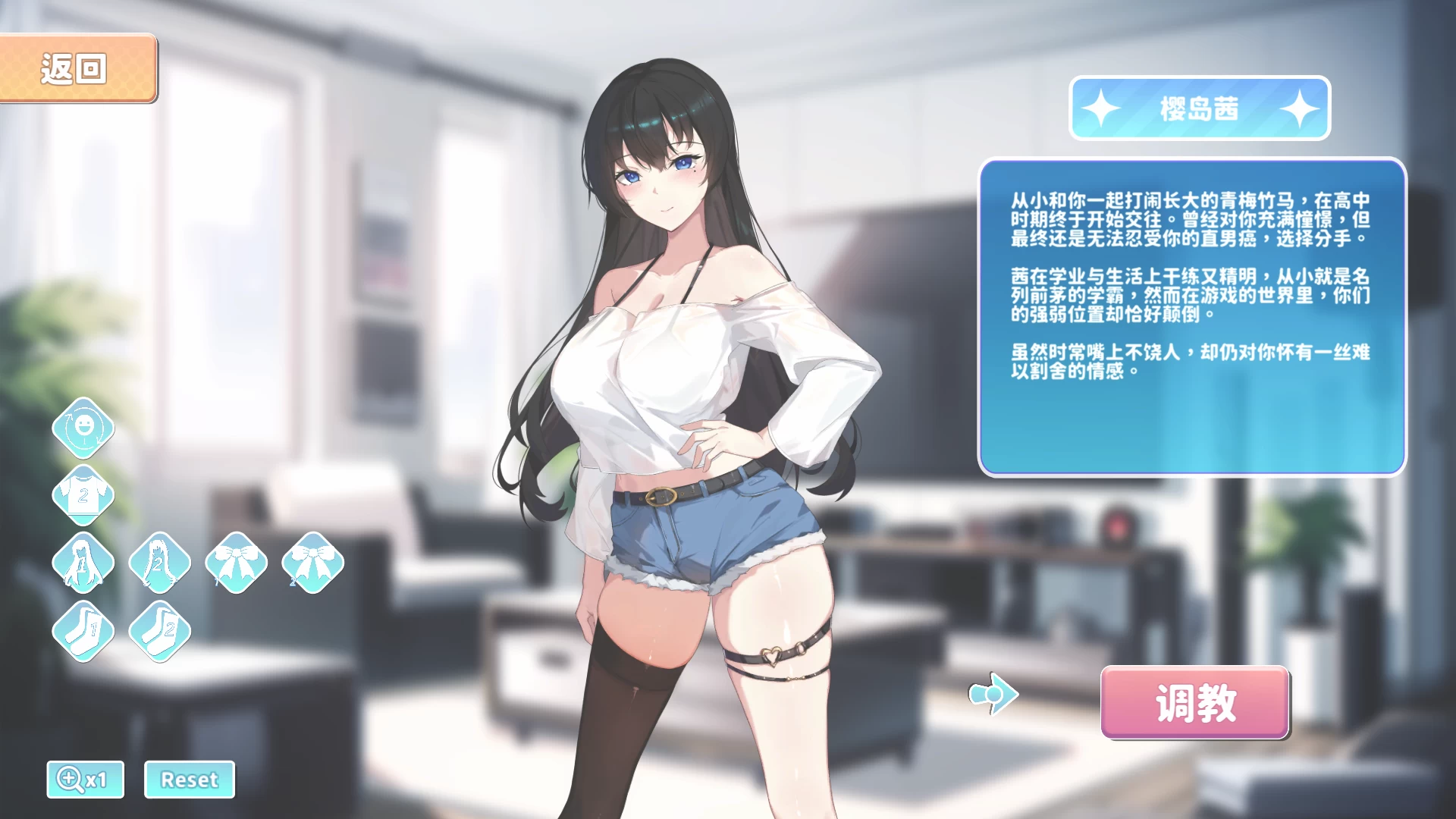Select the hairstyle 2 icon
The height and width of the screenshot is (819, 1456).
159,563
